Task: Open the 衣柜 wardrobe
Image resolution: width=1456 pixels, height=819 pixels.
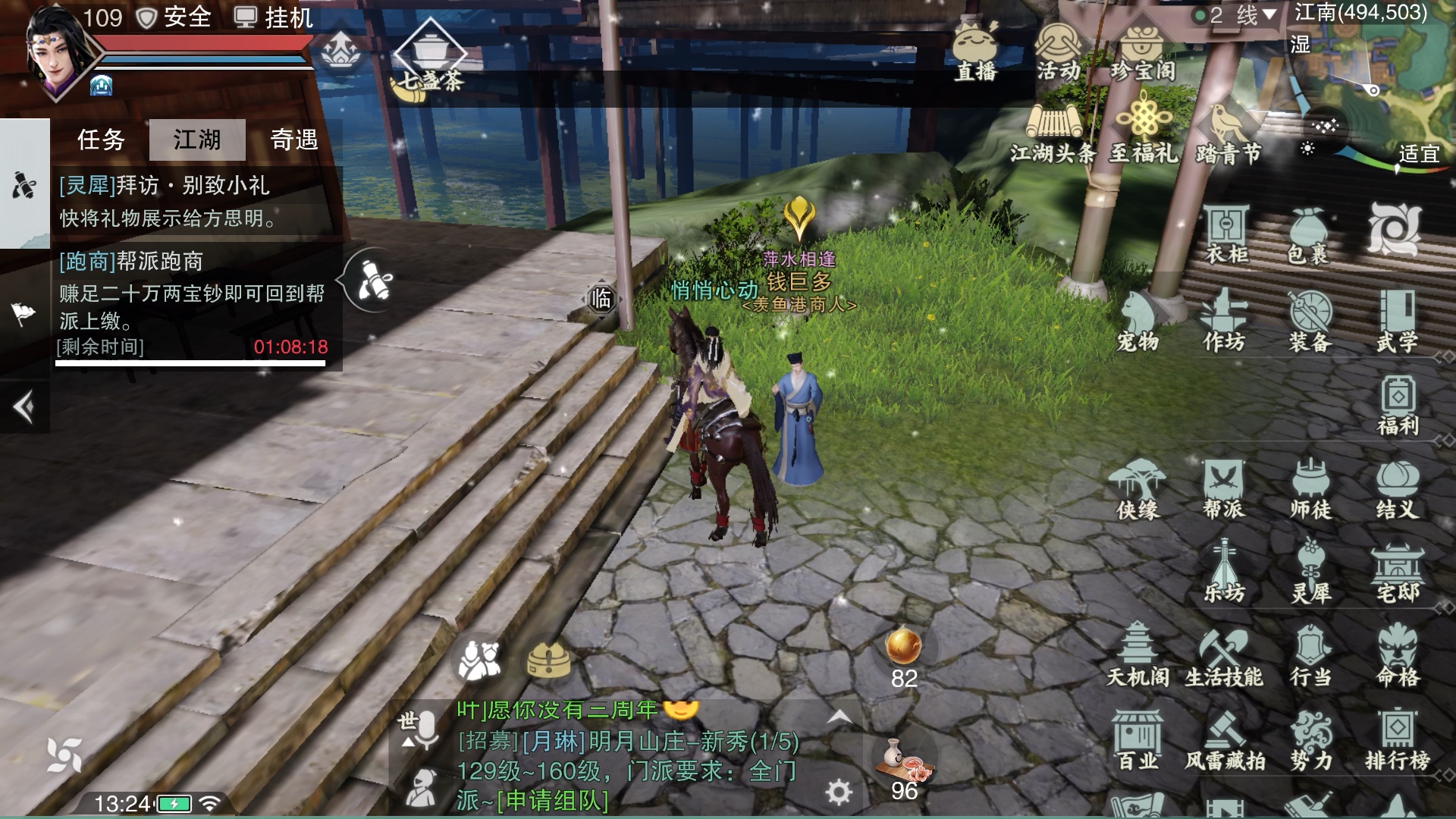Action: 1225,234
